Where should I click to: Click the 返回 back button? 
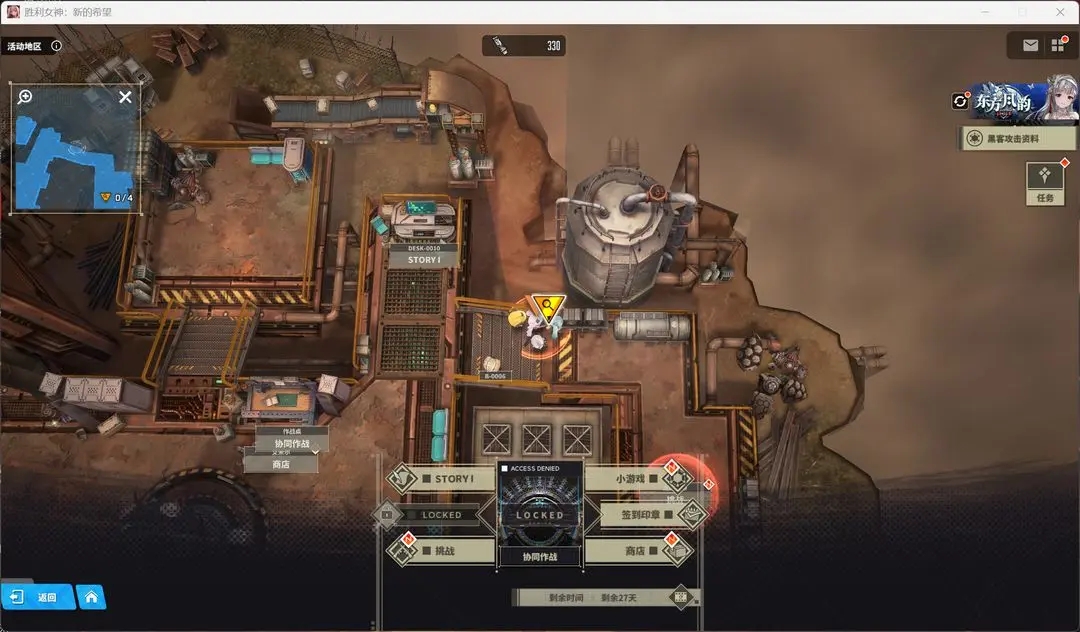[x=38, y=597]
